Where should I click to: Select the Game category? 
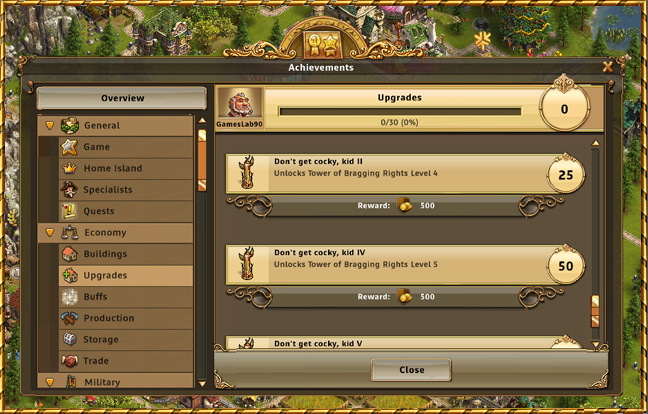point(97,147)
